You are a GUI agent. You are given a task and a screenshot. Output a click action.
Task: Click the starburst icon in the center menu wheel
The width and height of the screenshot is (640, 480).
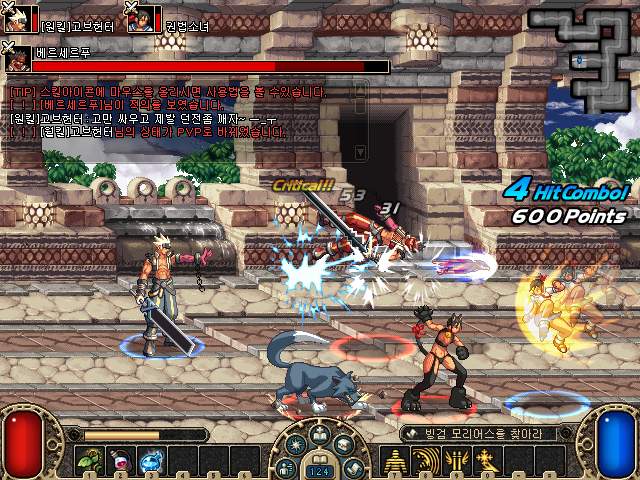coord(296,445)
